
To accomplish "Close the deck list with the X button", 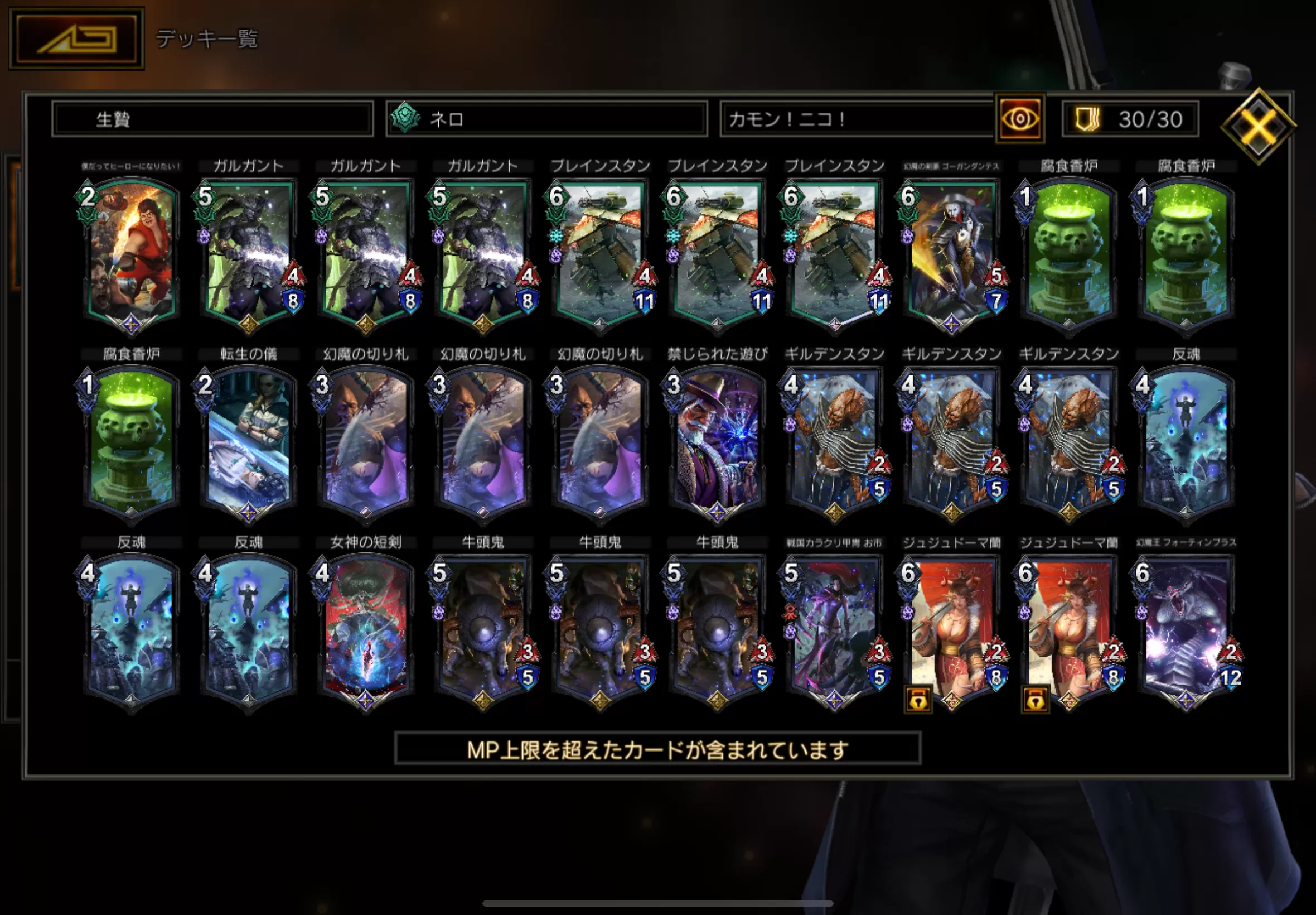I will [1258, 126].
